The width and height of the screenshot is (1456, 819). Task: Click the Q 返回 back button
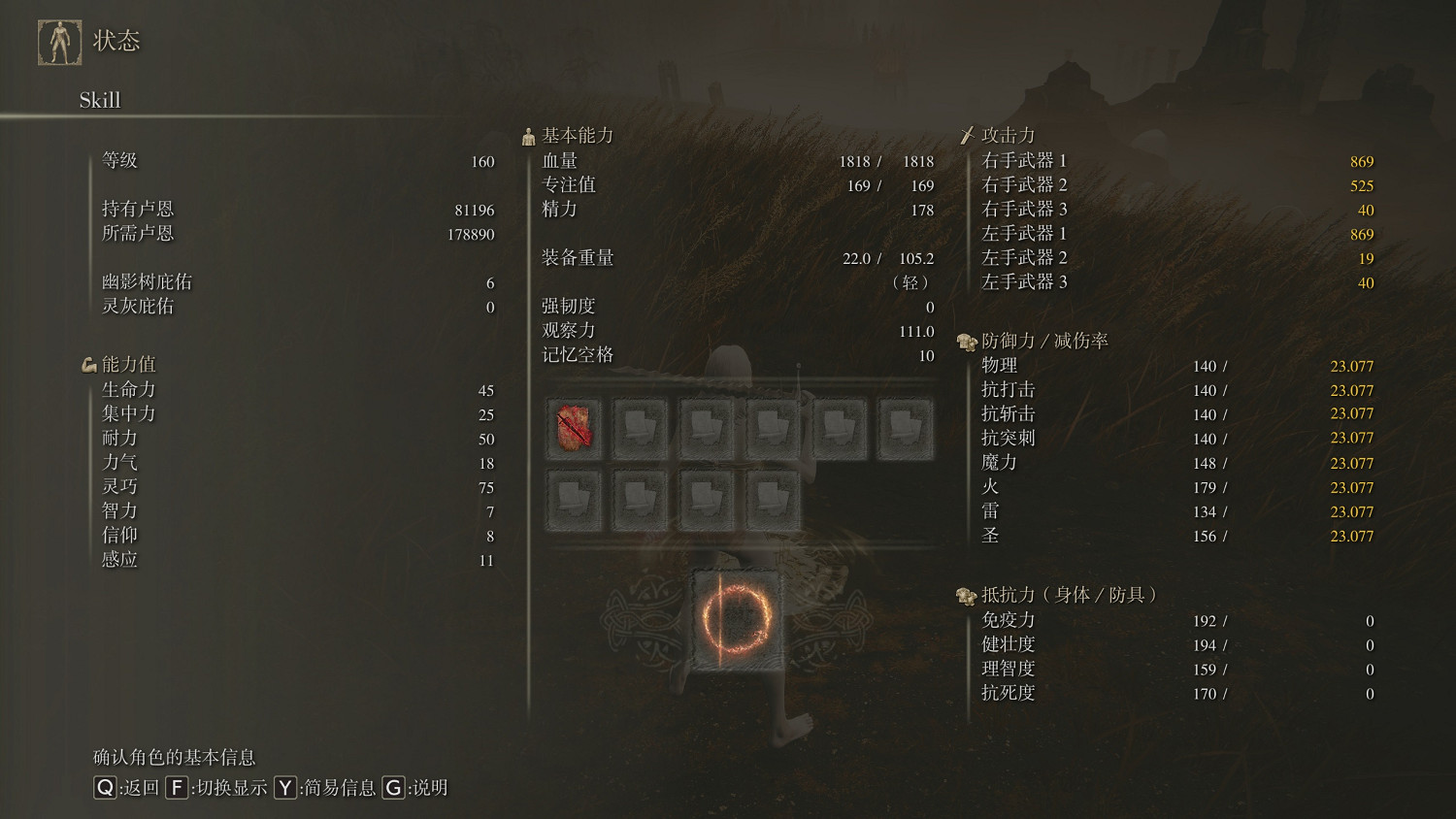(x=103, y=789)
